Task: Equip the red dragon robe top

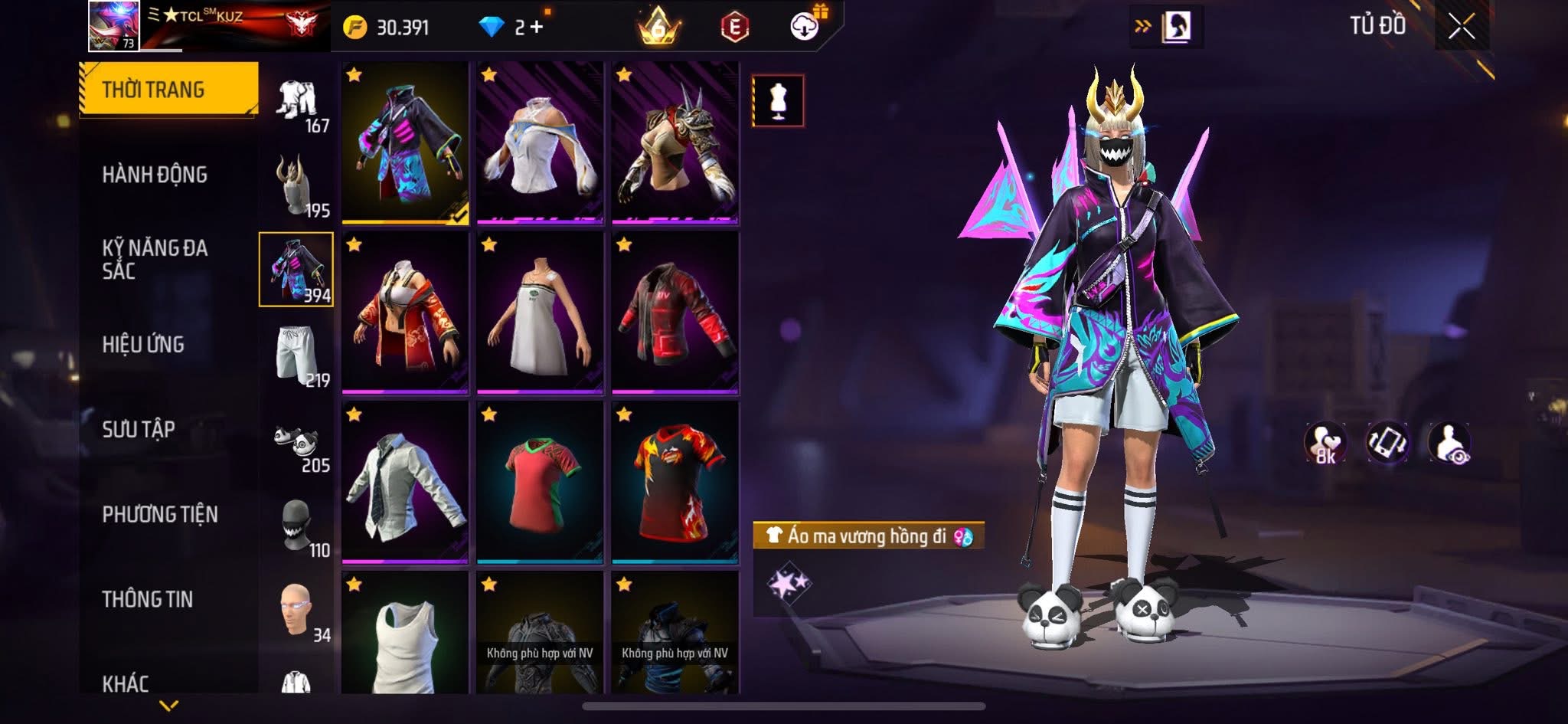Action: 405,313
